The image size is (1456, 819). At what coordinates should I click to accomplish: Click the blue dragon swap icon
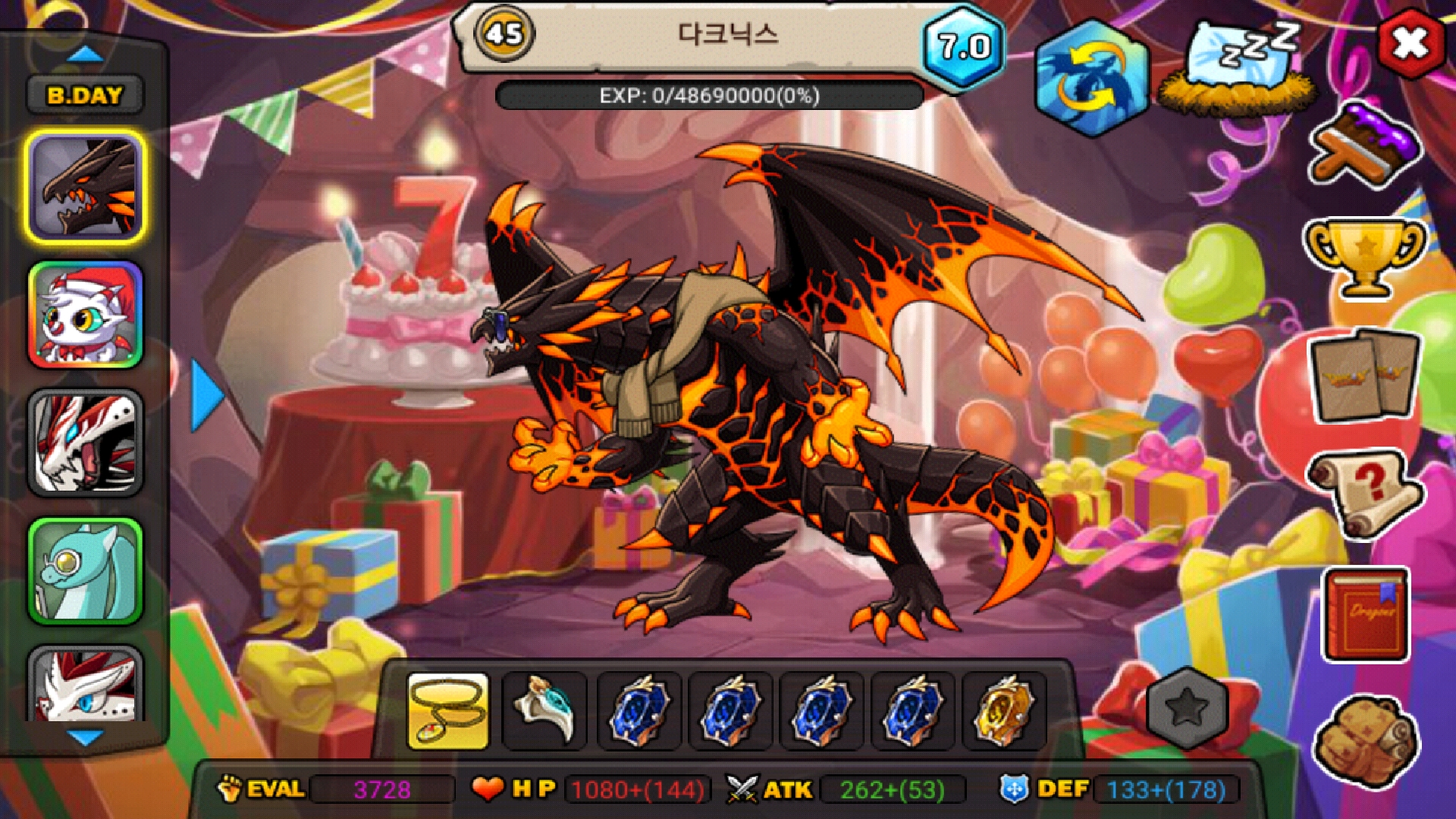click(x=1090, y=78)
